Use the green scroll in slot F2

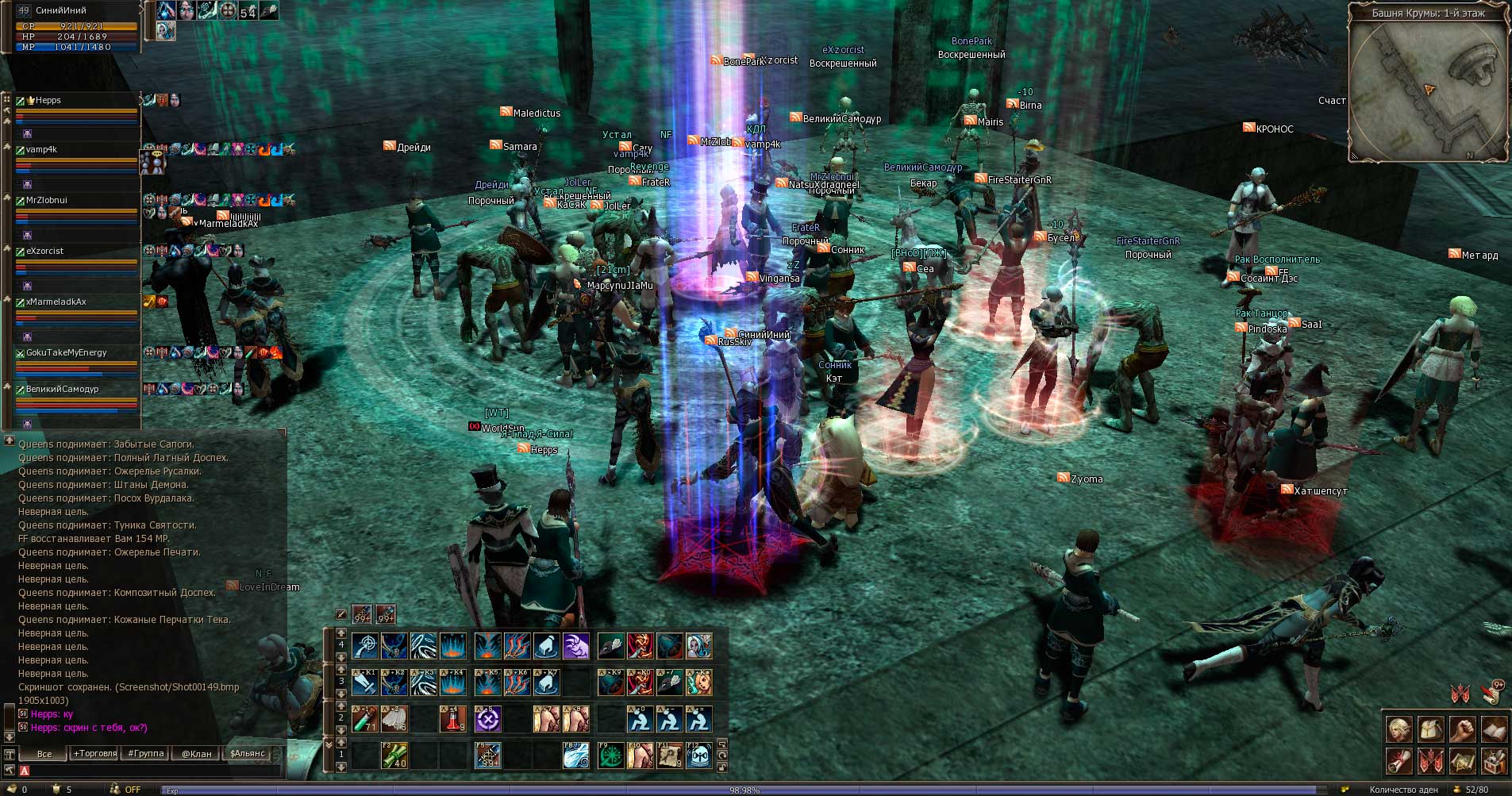click(394, 756)
